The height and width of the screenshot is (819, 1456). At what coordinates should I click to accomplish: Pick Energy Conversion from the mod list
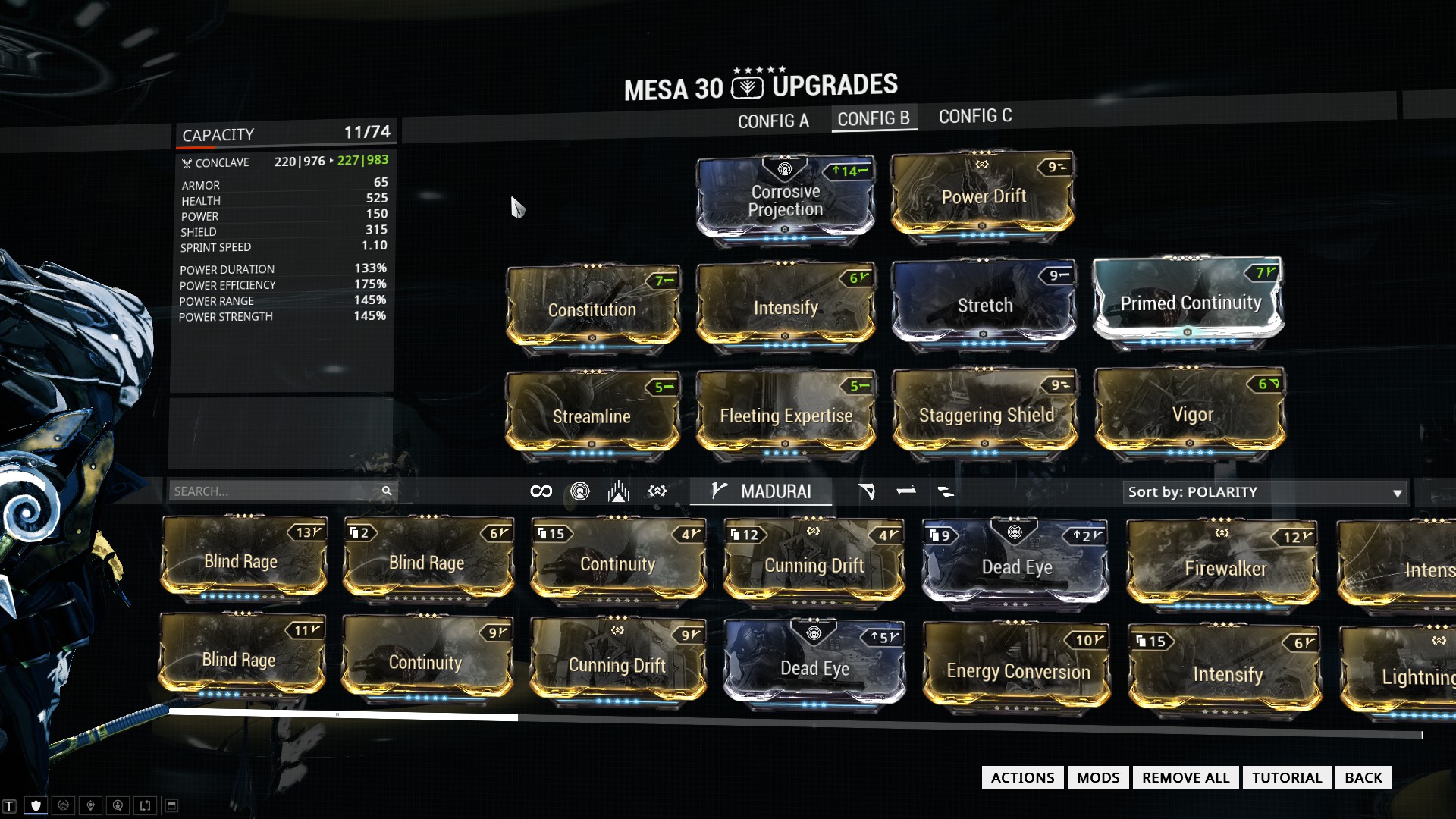tap(1017, 670)
